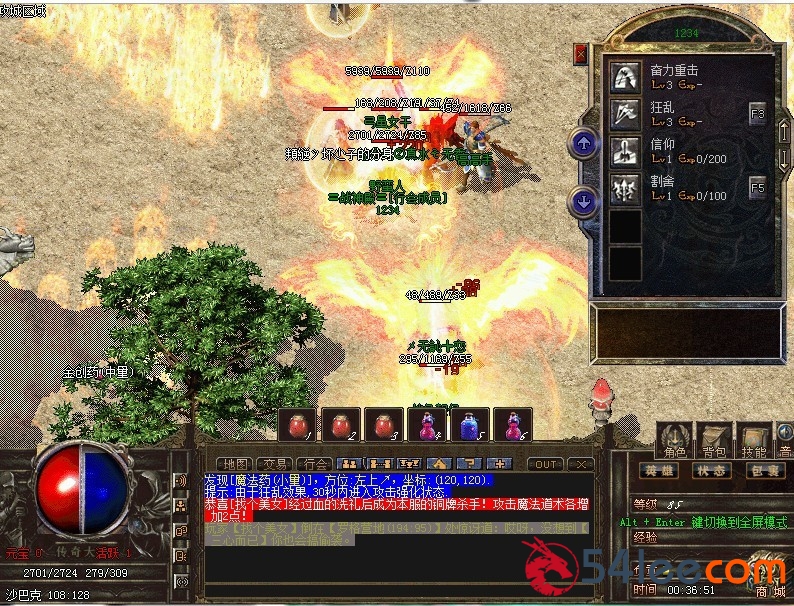Use the blue potion in hotbar slot 5

[x=470, y=425]
